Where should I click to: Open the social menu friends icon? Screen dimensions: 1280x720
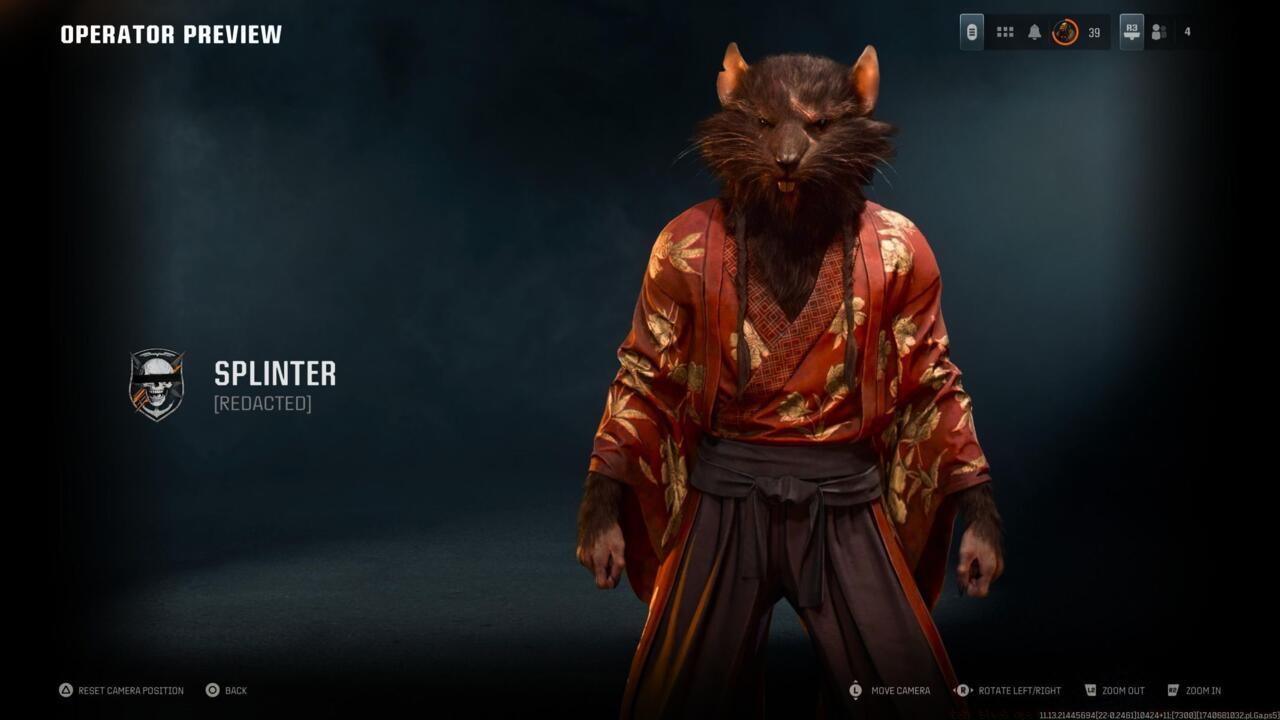[x=1158, y=32]
